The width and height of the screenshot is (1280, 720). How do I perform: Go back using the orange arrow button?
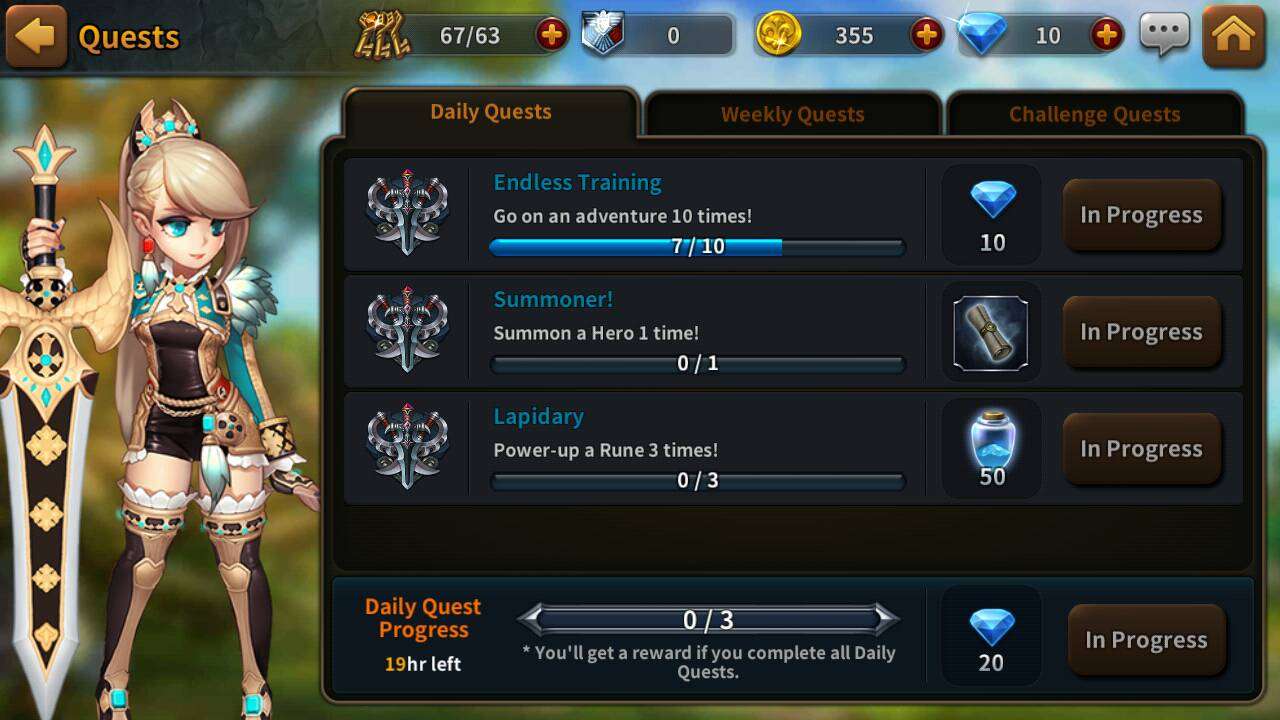click(36, 37)
